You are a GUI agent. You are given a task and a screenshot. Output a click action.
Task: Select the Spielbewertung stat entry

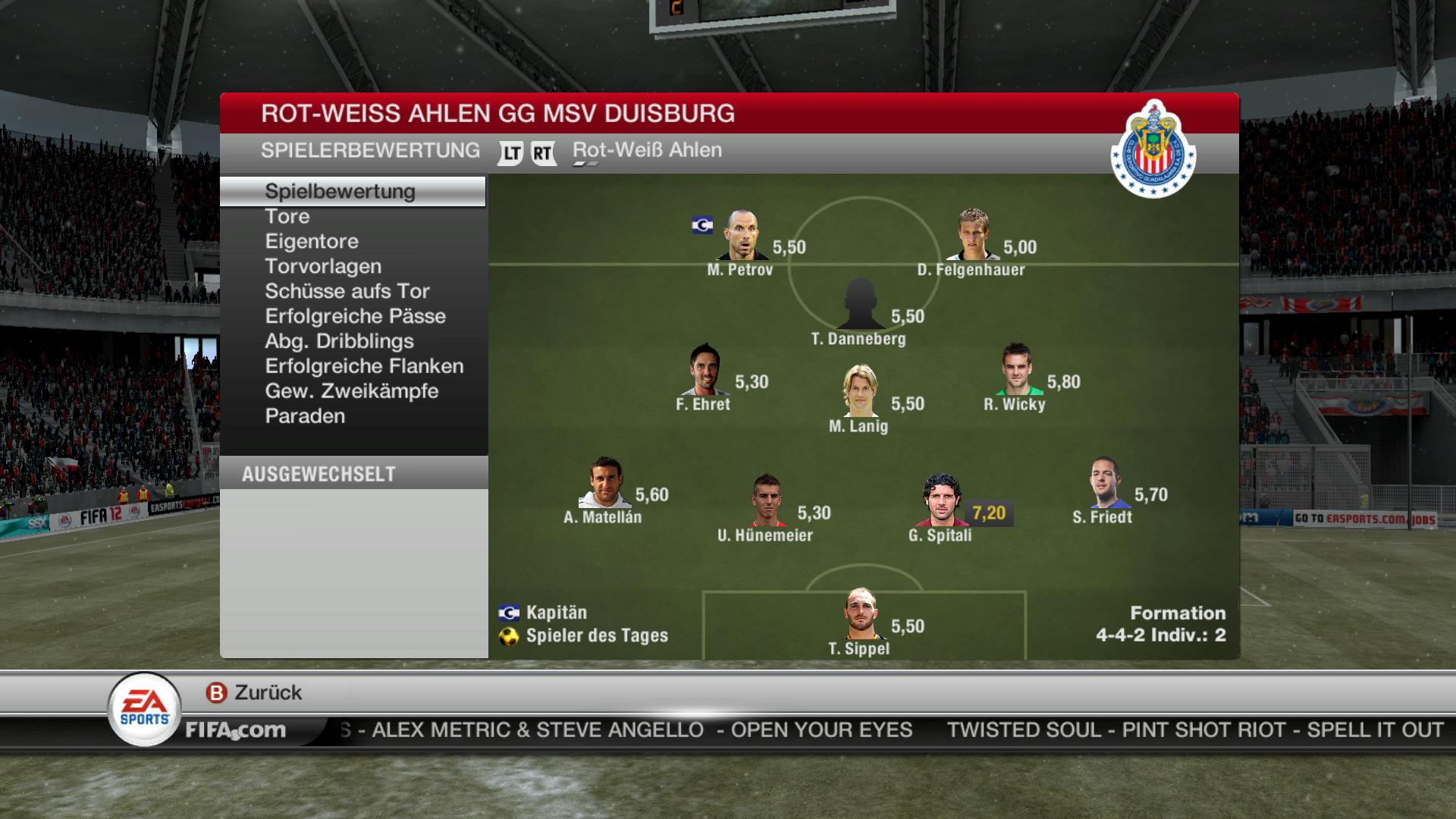[340, 192]
